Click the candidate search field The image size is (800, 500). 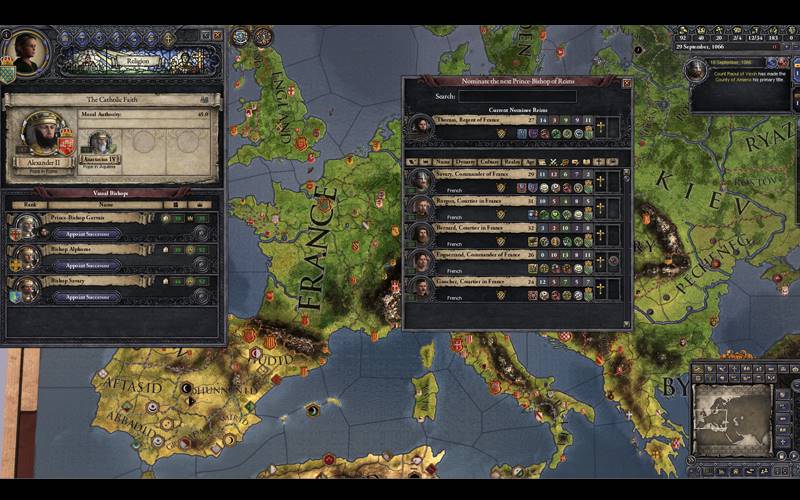(x=517, y=97)
